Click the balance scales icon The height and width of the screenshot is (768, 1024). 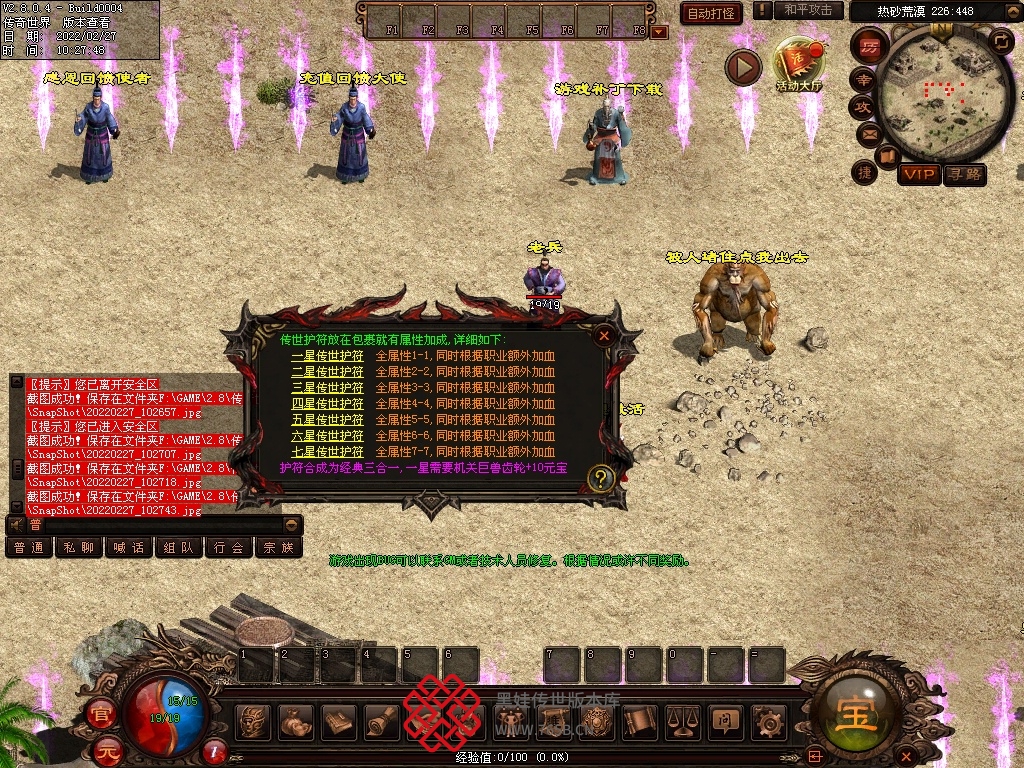683,720
